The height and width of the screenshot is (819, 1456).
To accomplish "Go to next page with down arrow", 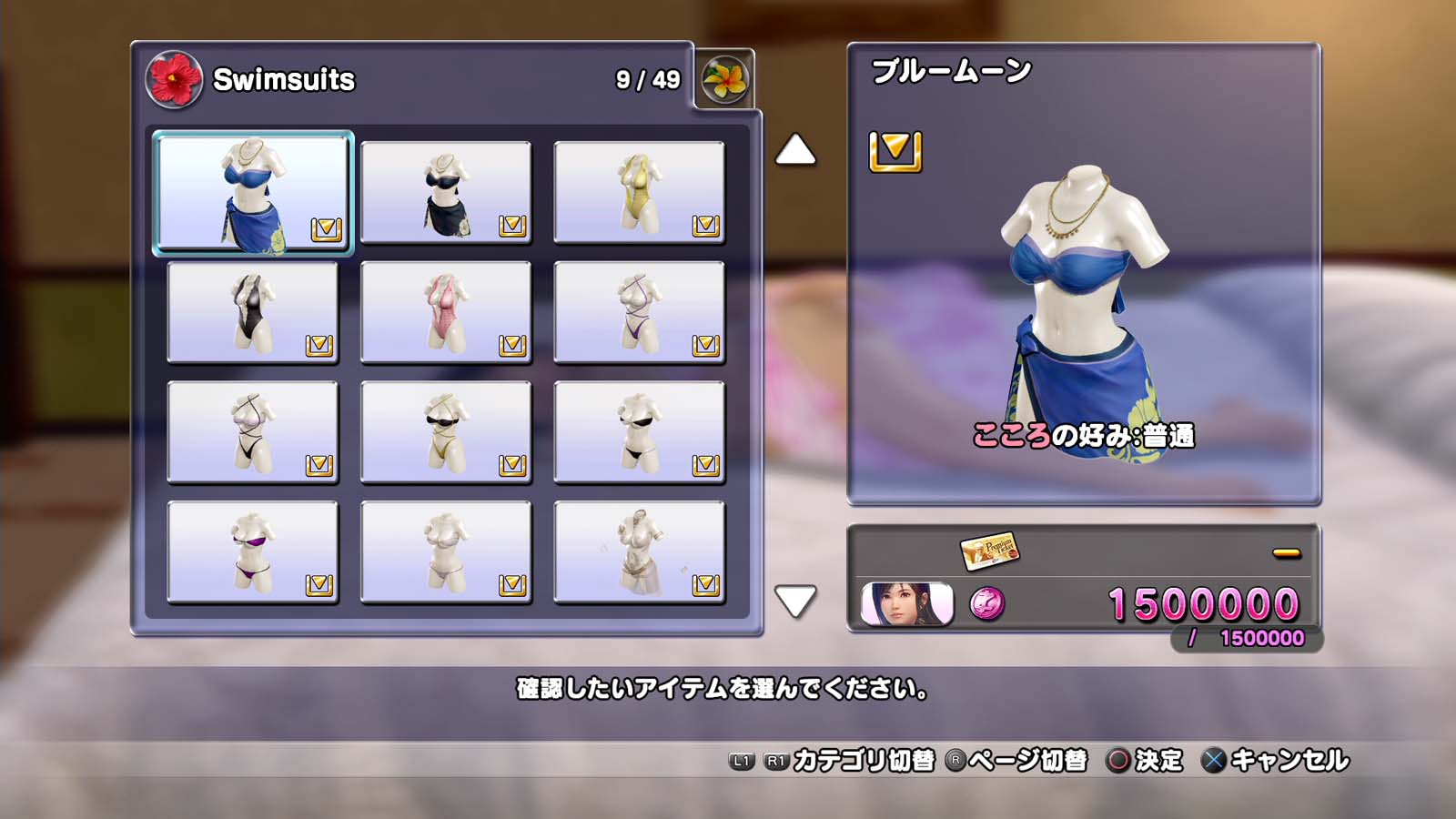I will point(795,601).
